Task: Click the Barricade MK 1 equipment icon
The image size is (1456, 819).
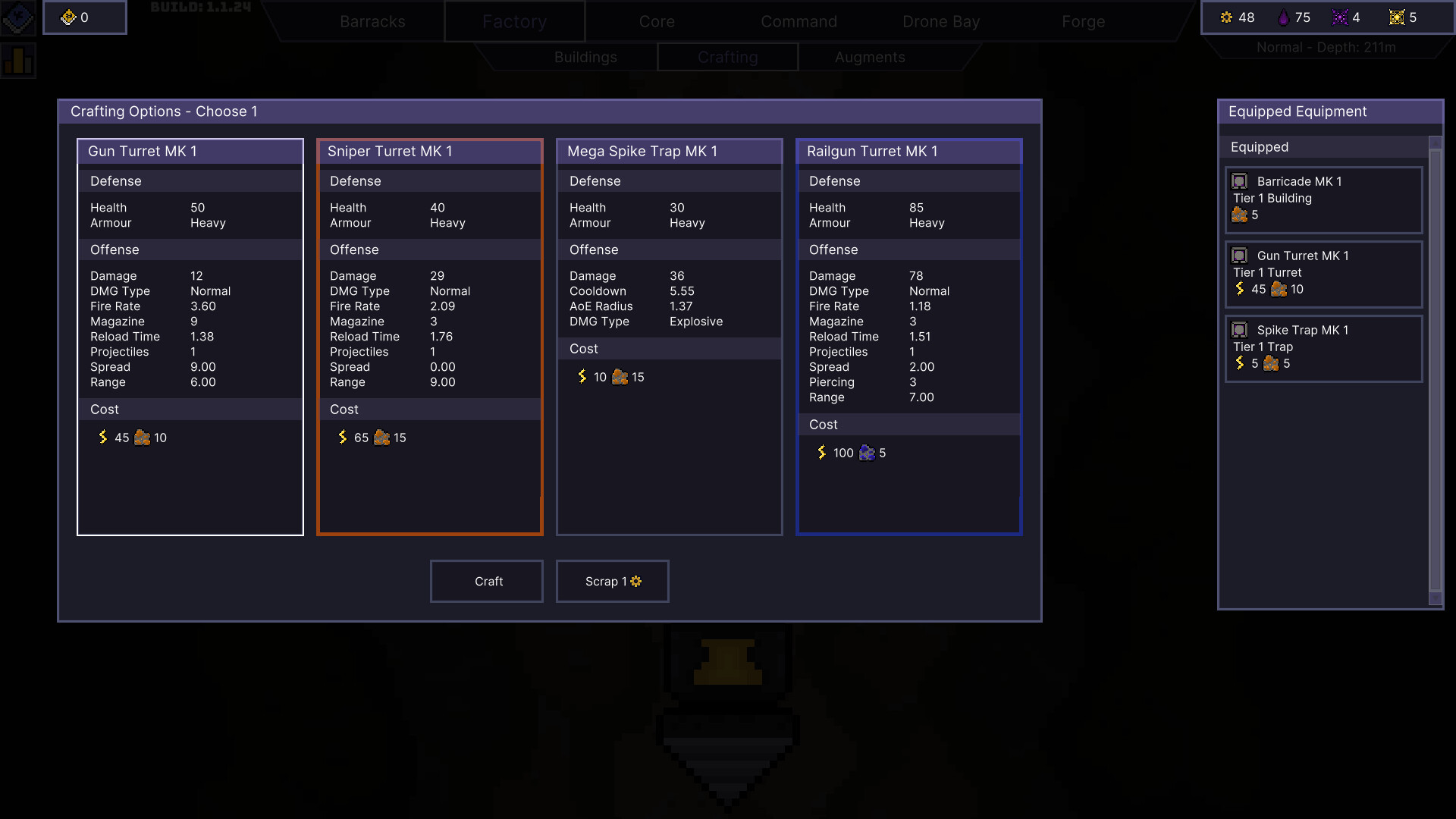Action: coord(1239,181)
